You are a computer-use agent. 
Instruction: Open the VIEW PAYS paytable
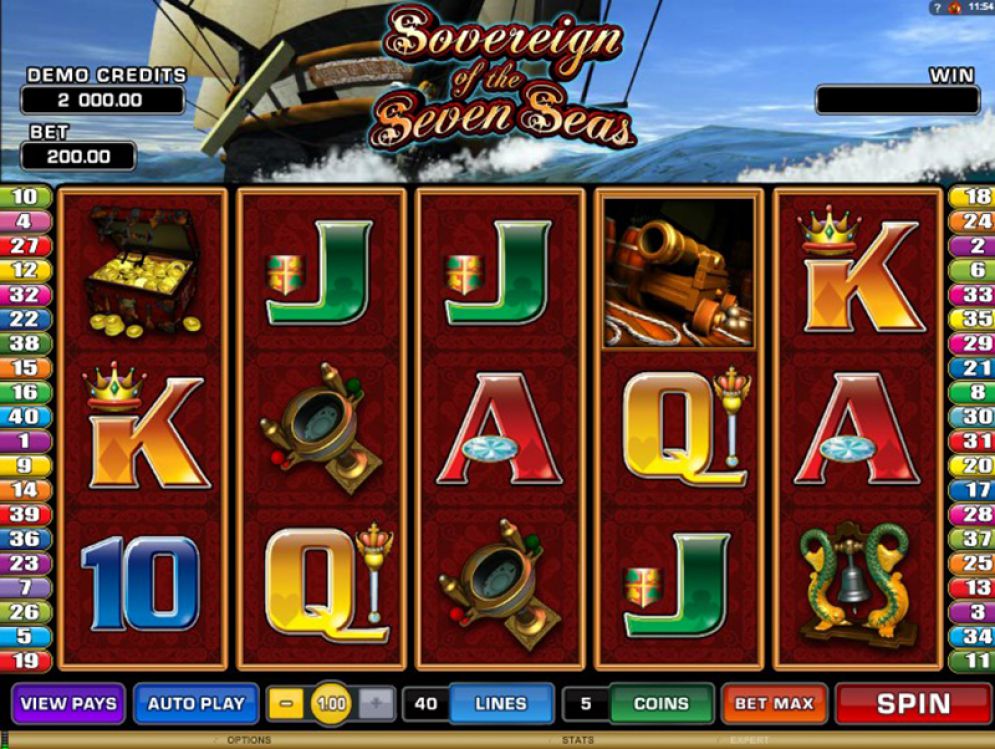click(x=69, y=703)
